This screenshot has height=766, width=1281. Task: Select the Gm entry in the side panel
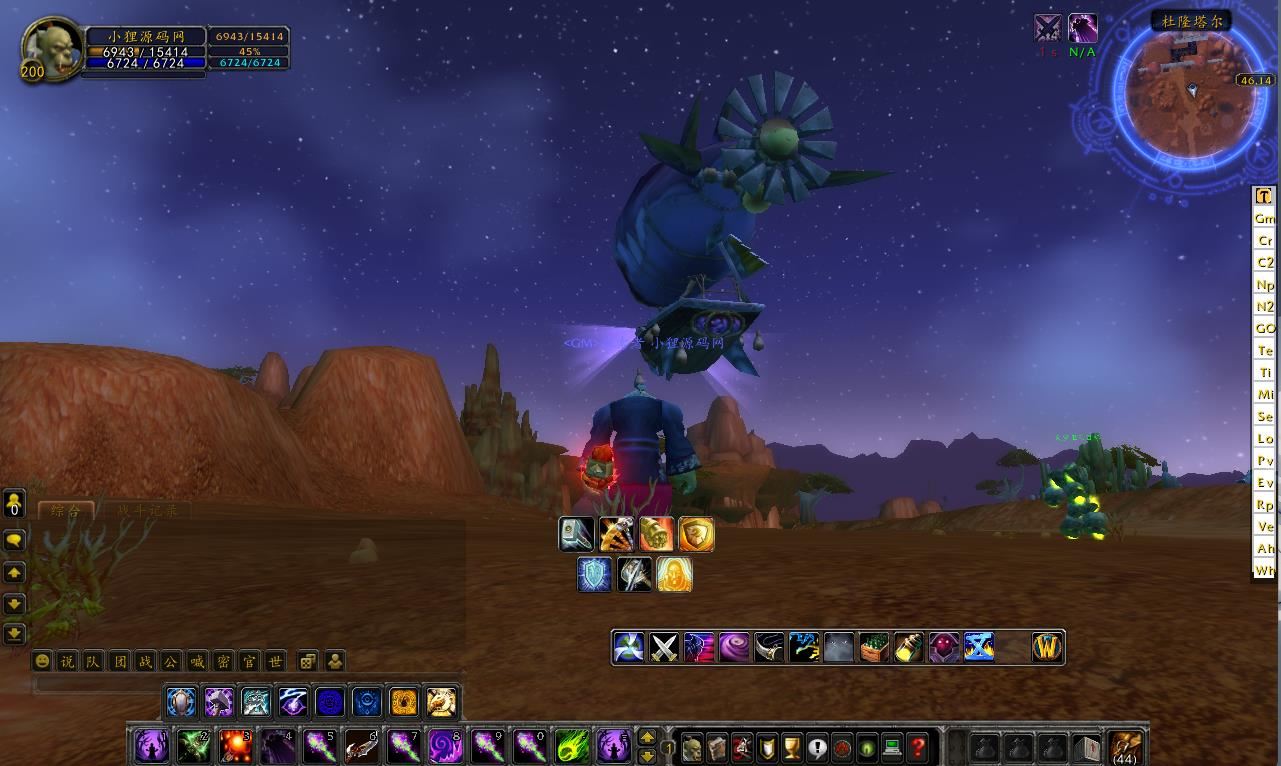[1265, 218]
